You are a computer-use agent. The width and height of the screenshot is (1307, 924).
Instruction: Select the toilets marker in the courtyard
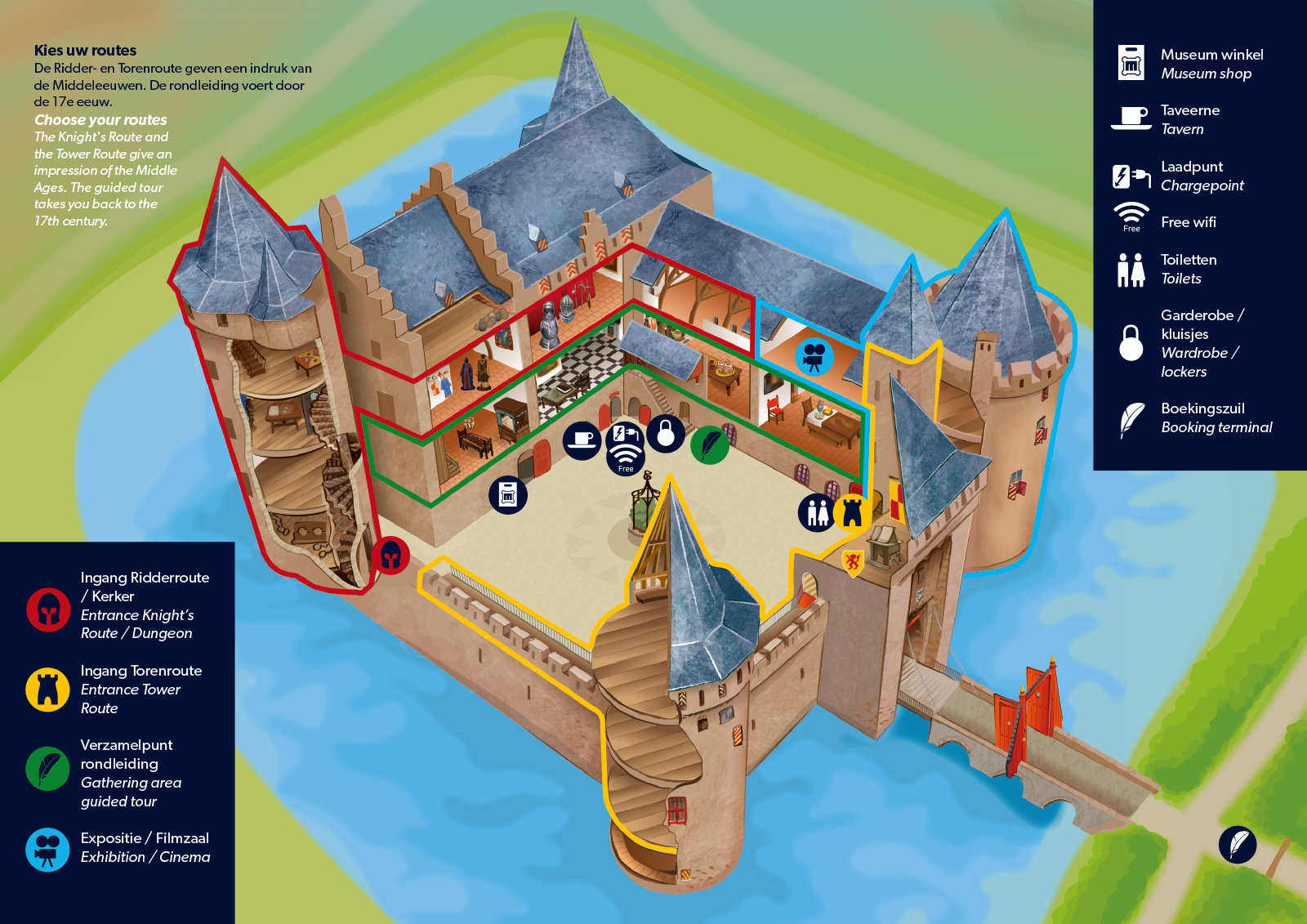point(817,512)
